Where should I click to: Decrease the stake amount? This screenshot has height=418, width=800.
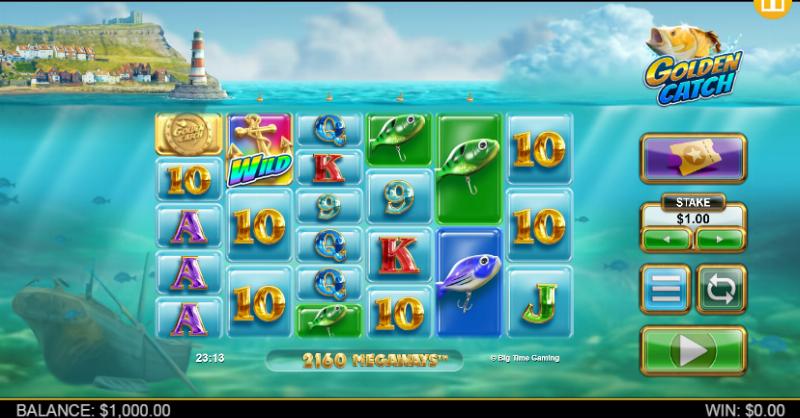666,240
